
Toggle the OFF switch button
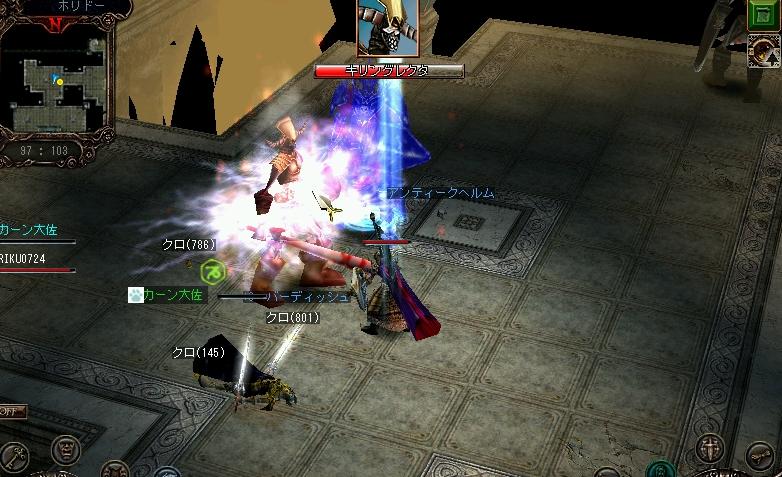tap(14, 411)
